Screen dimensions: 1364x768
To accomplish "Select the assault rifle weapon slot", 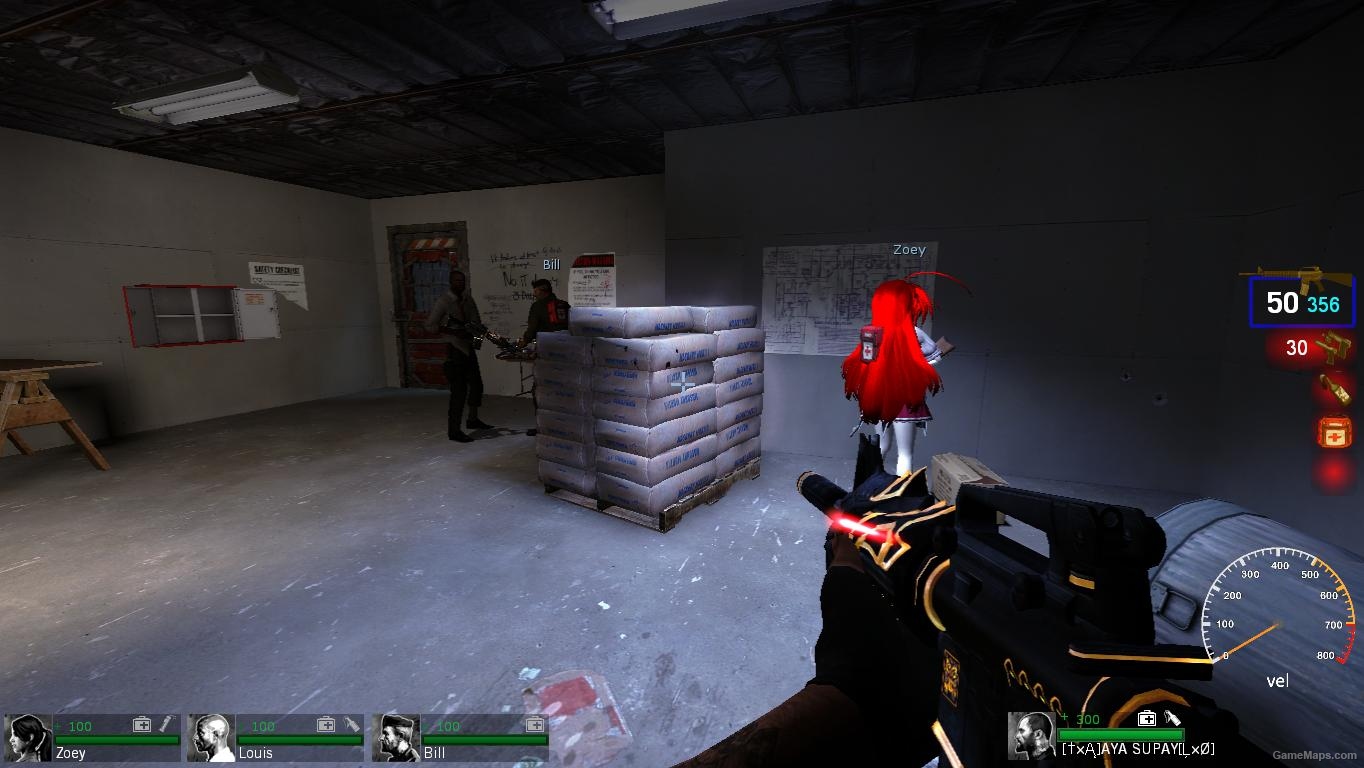I will point(1301,301).
